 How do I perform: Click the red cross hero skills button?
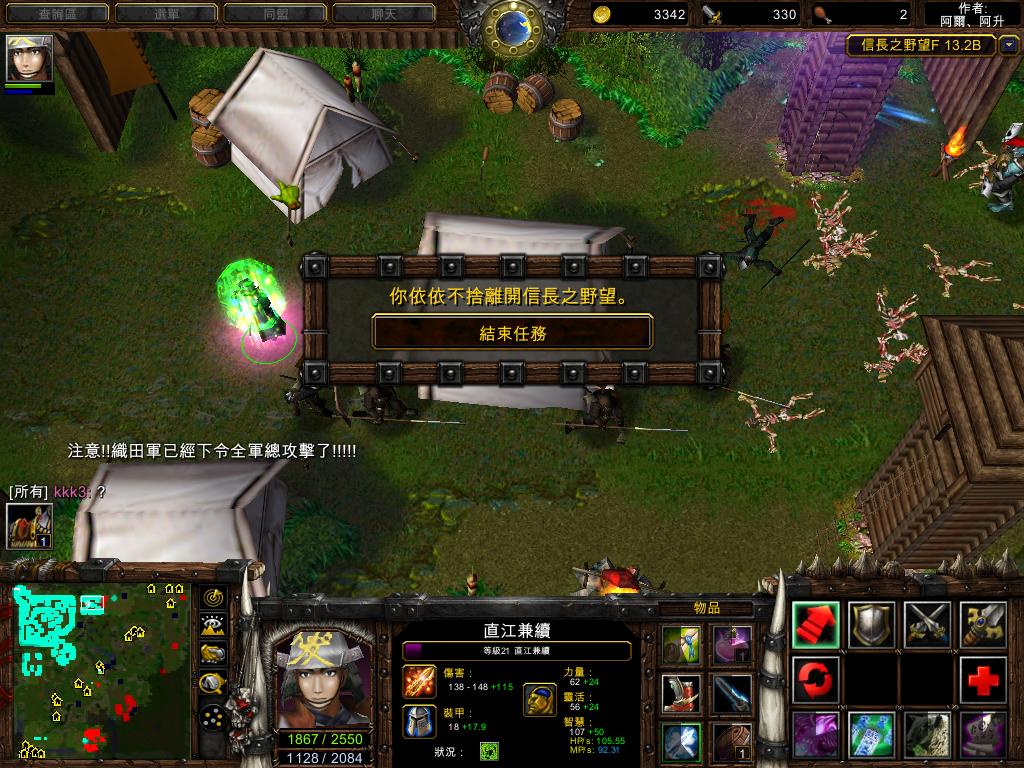pyautogui.click(x=984, y=680)
